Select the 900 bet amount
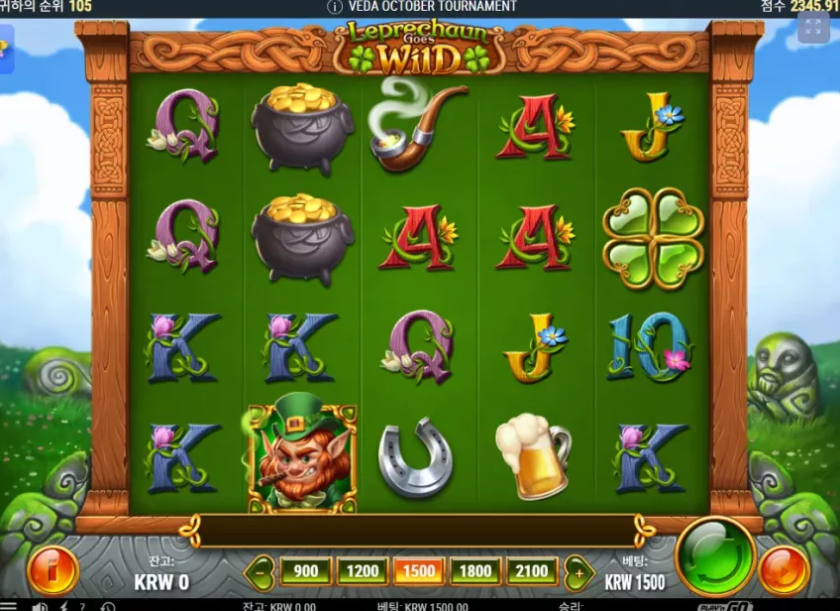 coord(305,571)
